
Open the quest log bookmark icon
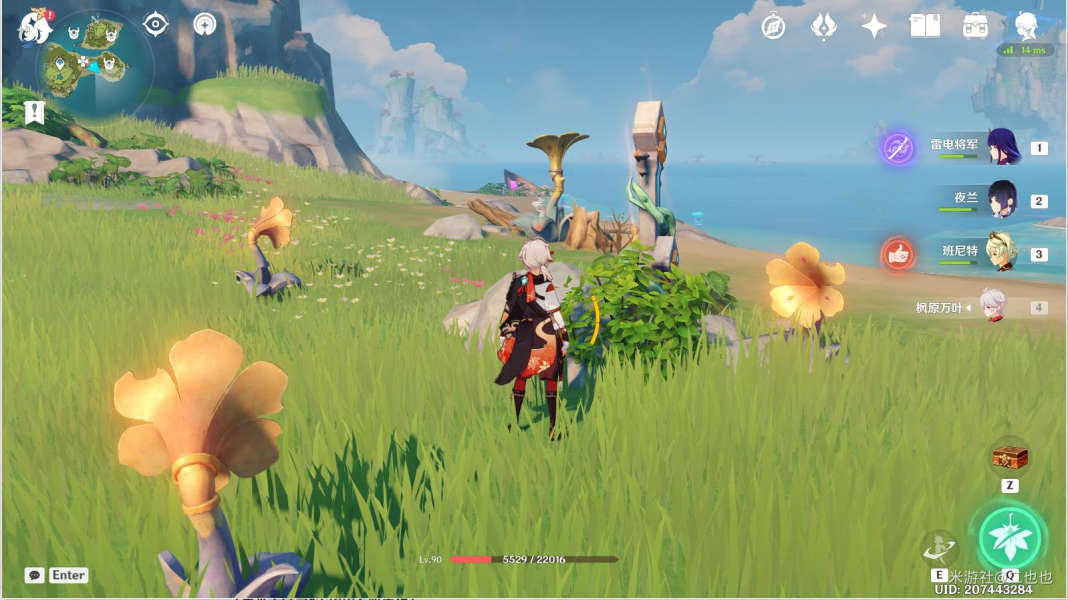pos(35,112)
